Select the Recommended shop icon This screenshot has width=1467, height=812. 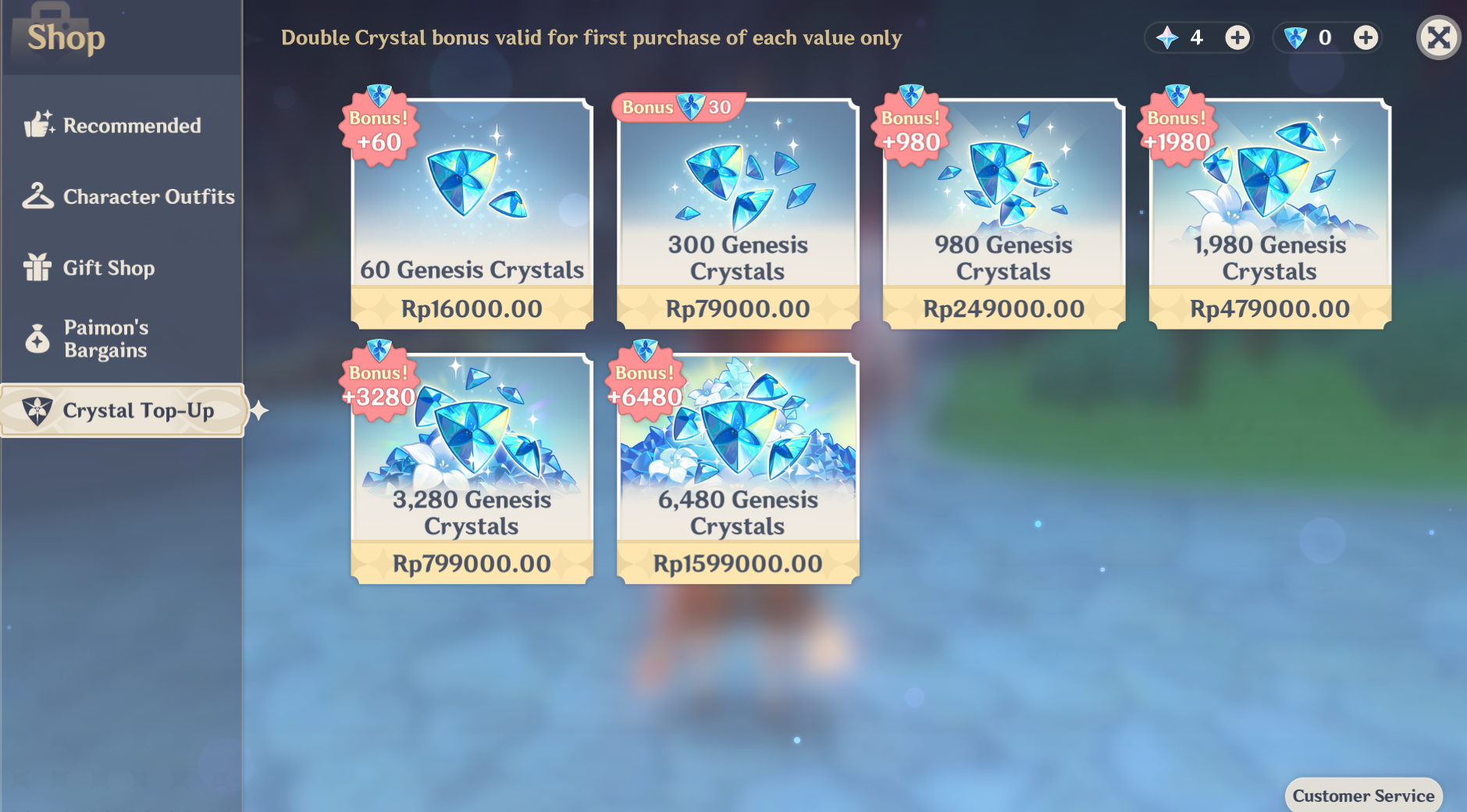[38, 125]
